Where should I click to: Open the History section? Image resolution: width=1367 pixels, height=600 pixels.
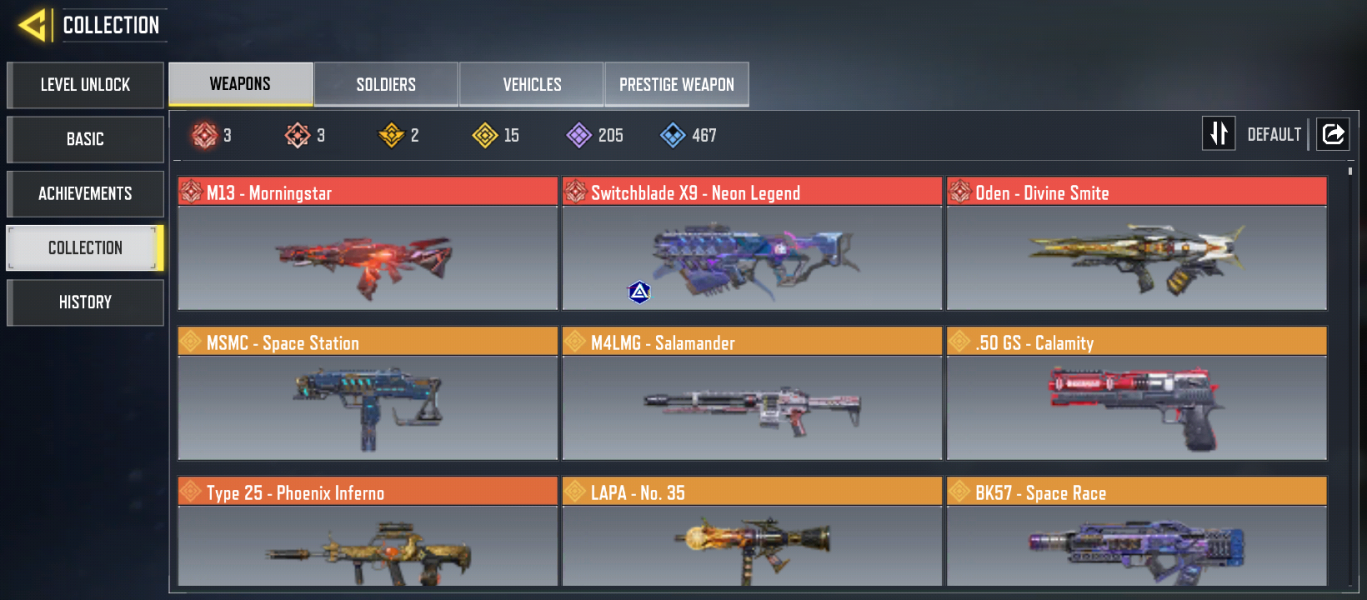click(x=85, y=302)
